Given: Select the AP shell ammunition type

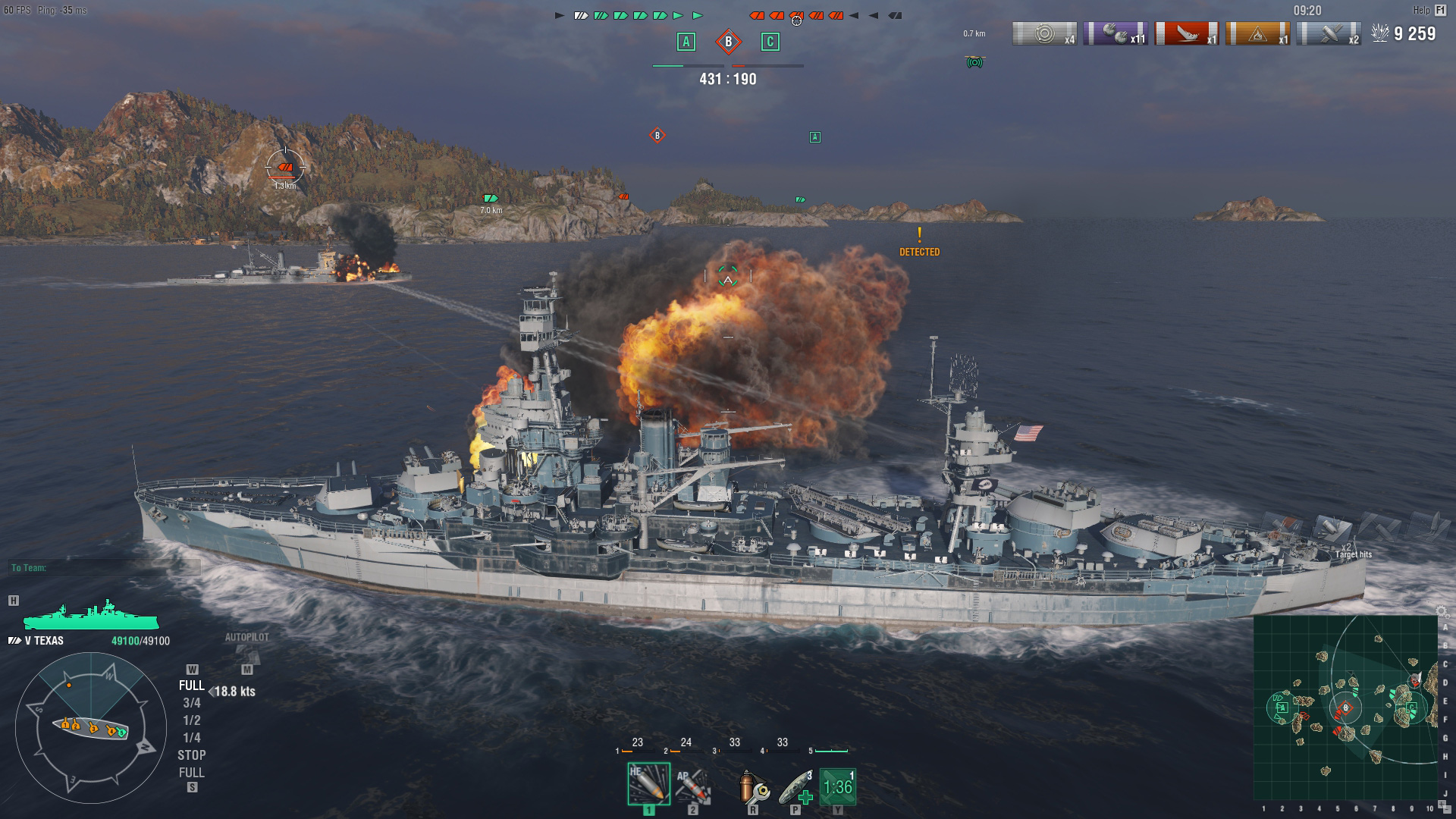Looking at the screenshot, I should tap(694, 785).
